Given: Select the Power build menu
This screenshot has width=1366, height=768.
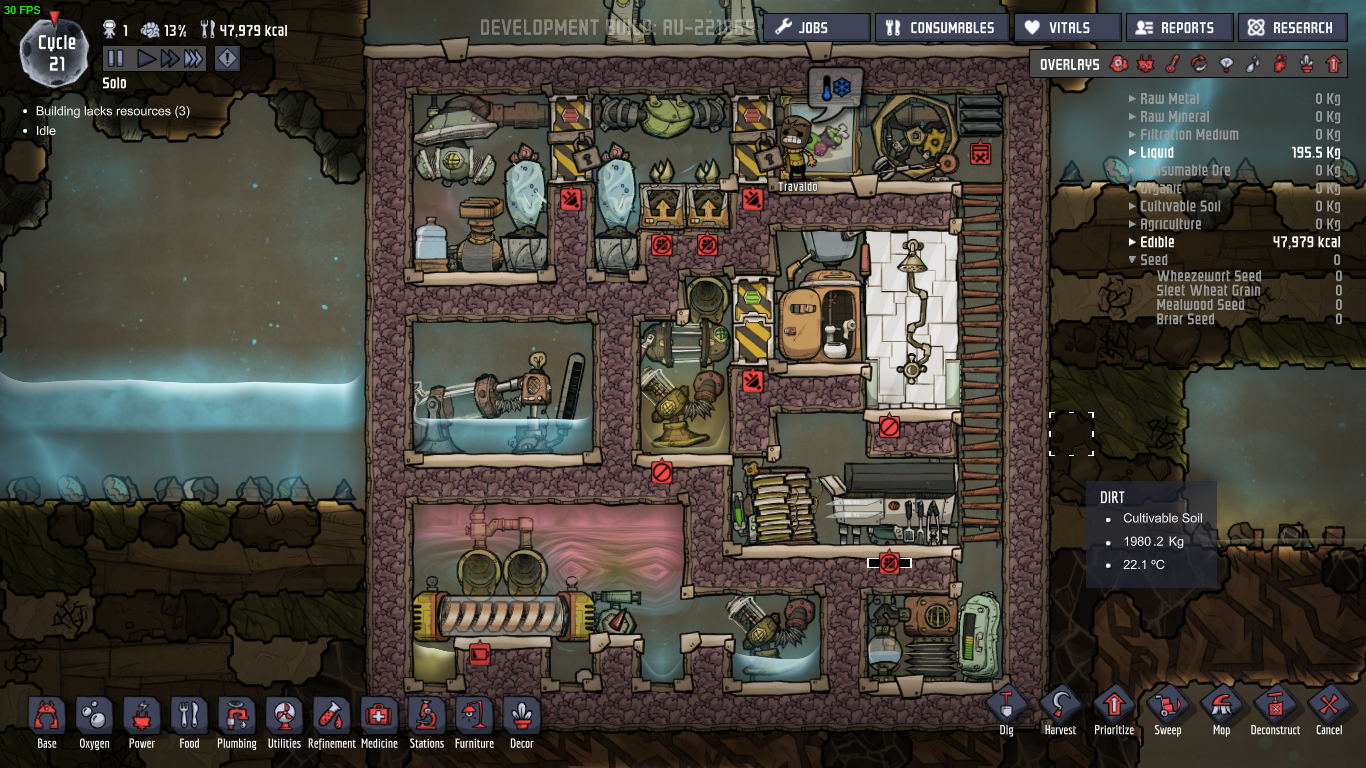Looking at the screenshot, I should click(x=142, y=722).
